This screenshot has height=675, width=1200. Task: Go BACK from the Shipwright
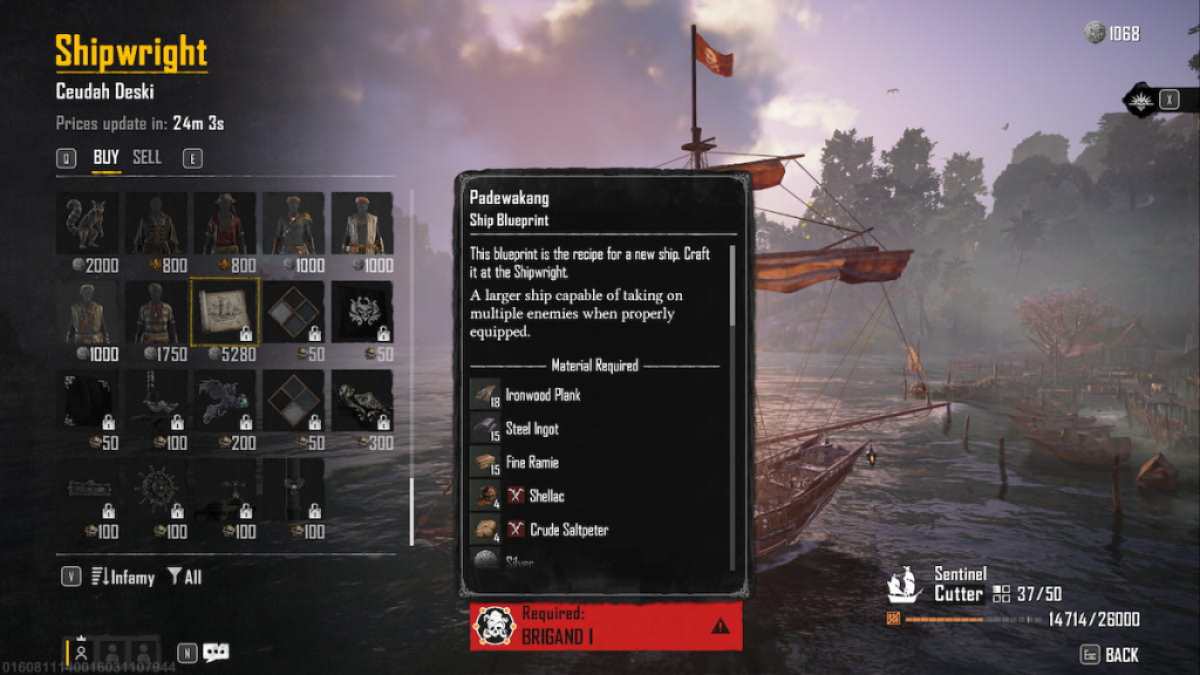click(x=1110, y=655)
